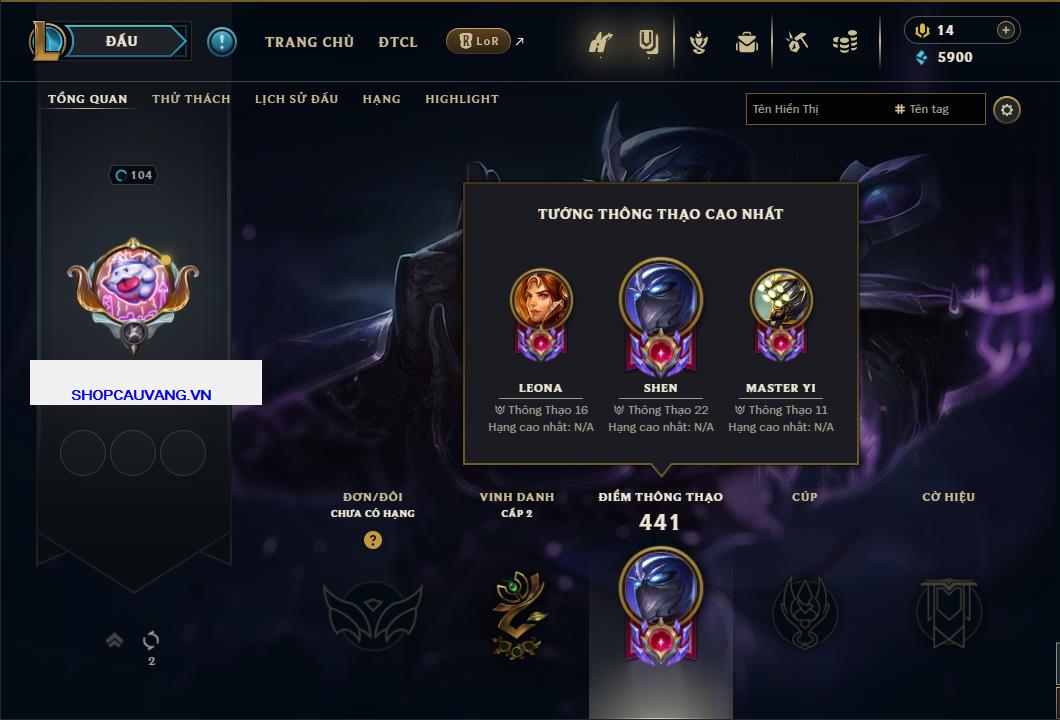Open the TRANG CHỦ home page
The image size is (1060, 720).
[309, 42]
